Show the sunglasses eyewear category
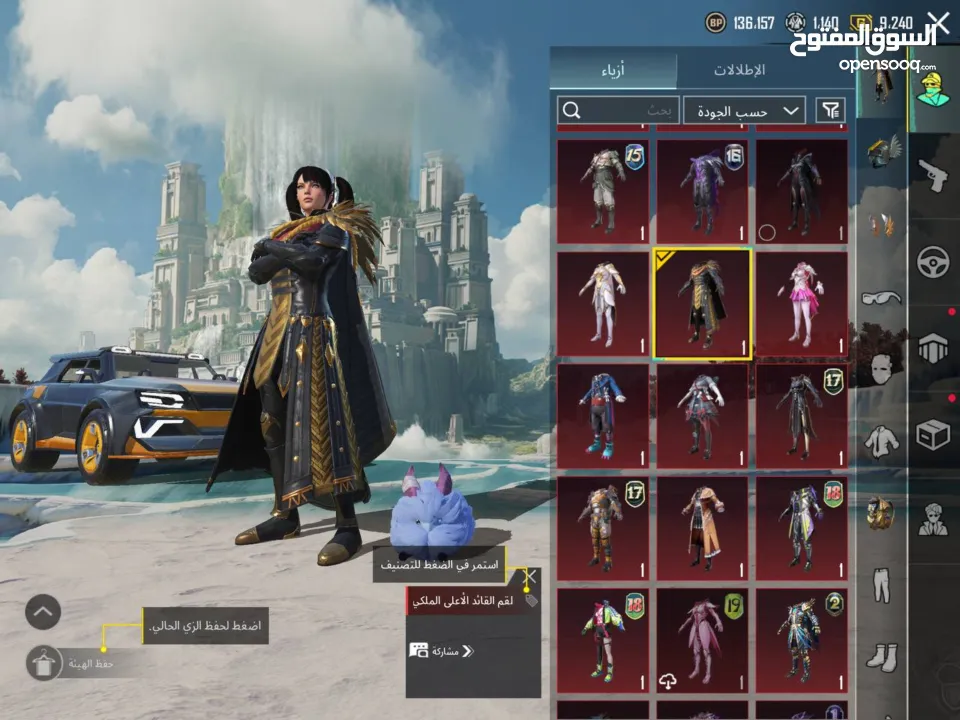960x720 pixels. (x=881, y=297)
